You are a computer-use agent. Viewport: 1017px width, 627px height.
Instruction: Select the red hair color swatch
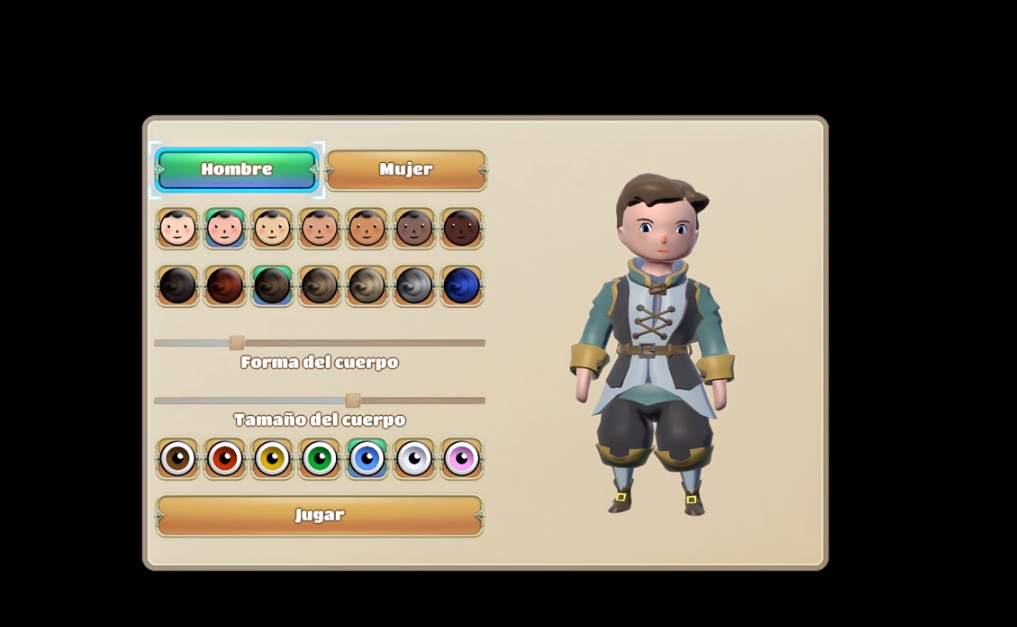(225, 286)
